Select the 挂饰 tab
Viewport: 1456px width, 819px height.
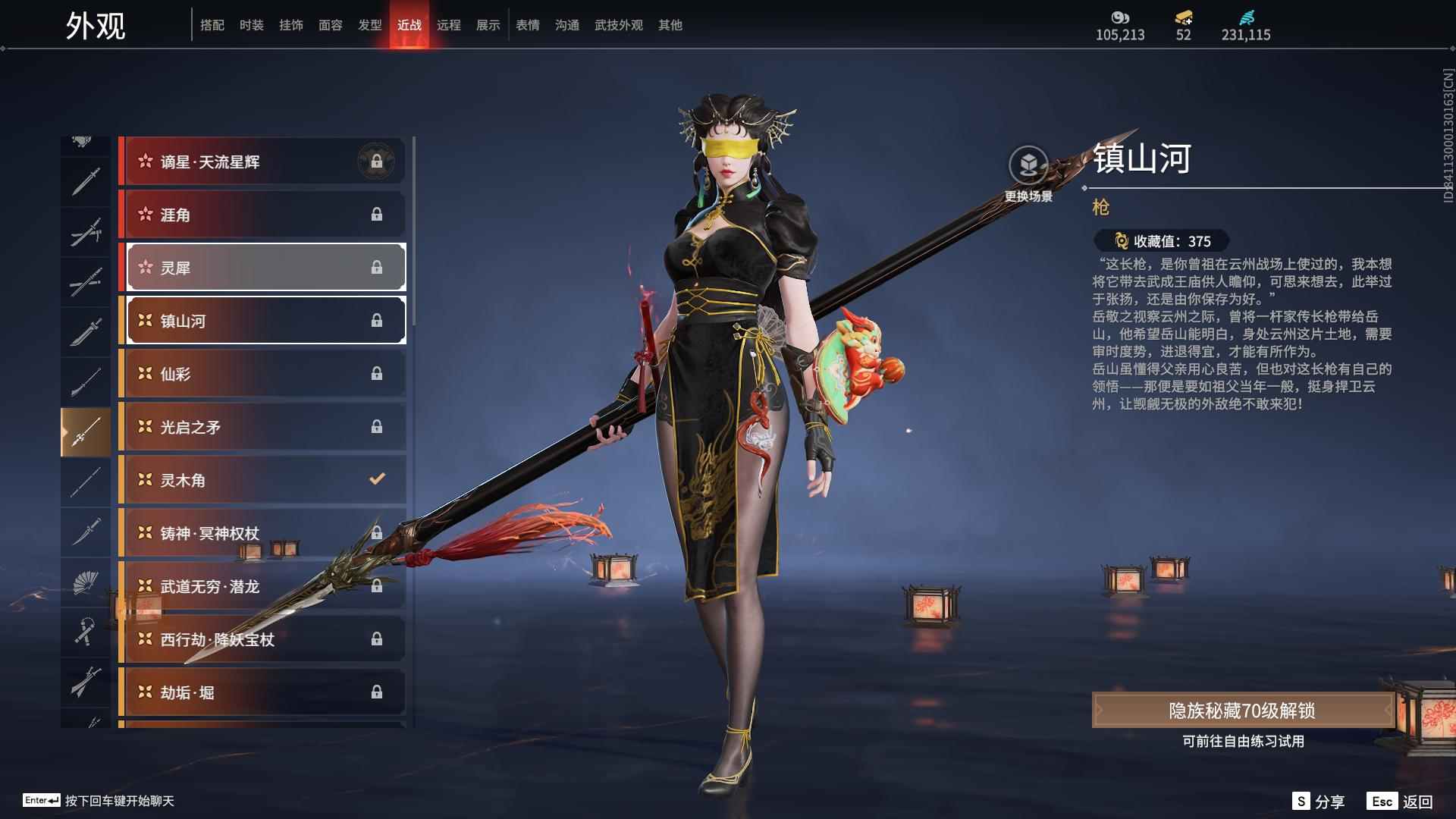(290, 25)
